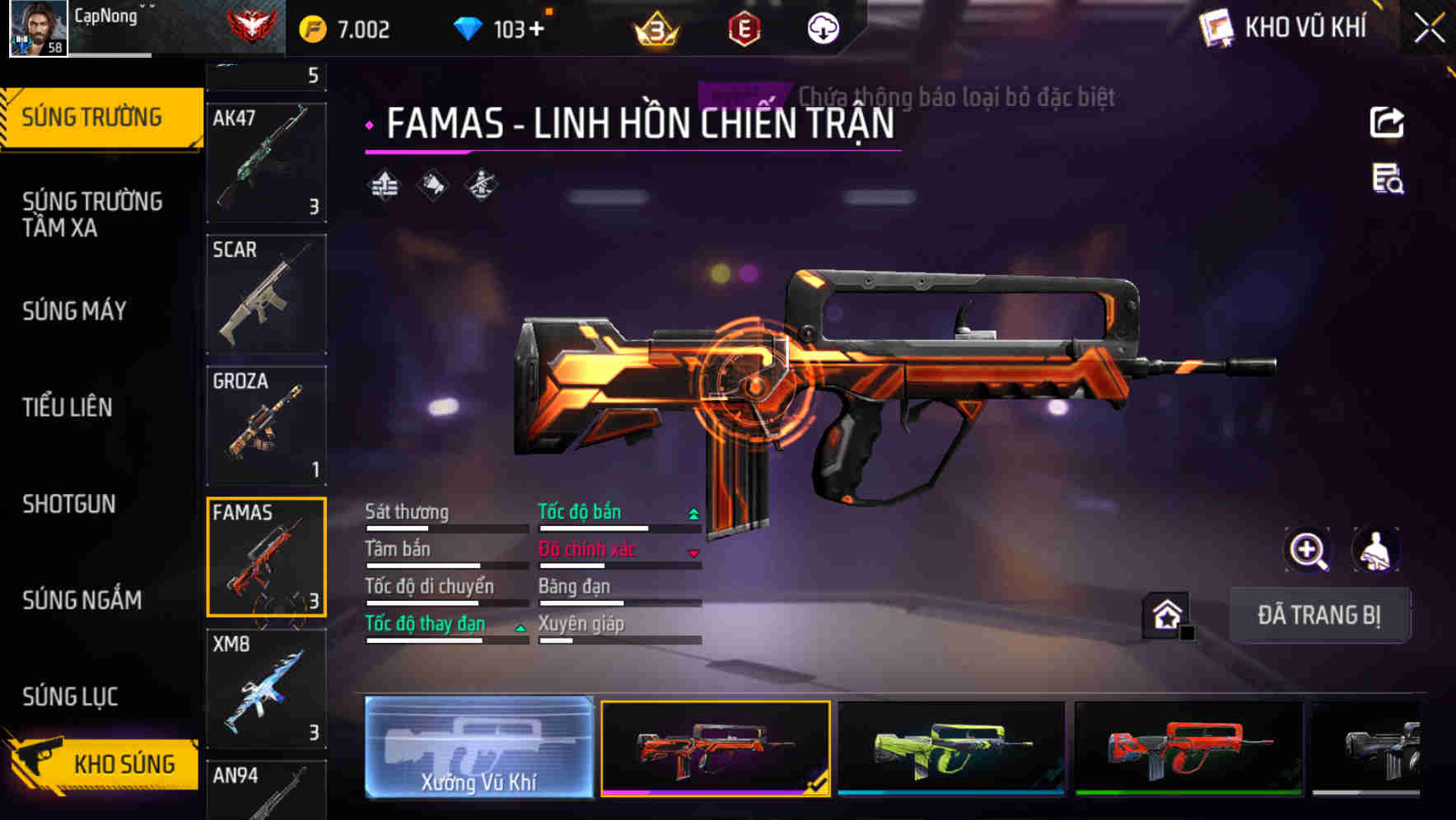Switch to Súng Trường Tầm Xa category

click(92, 214)
